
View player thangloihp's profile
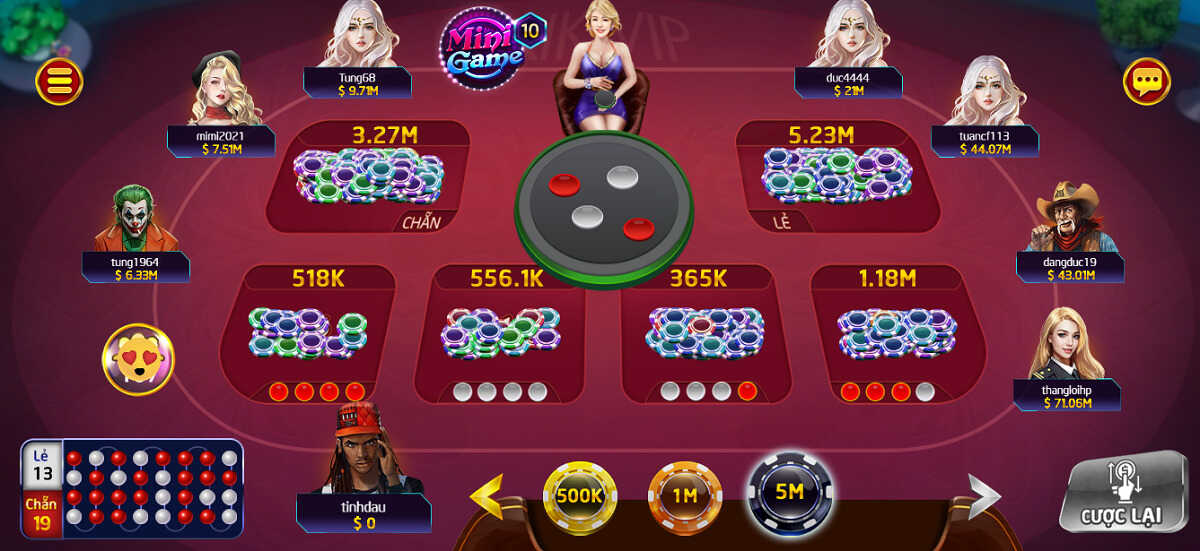1065,345
